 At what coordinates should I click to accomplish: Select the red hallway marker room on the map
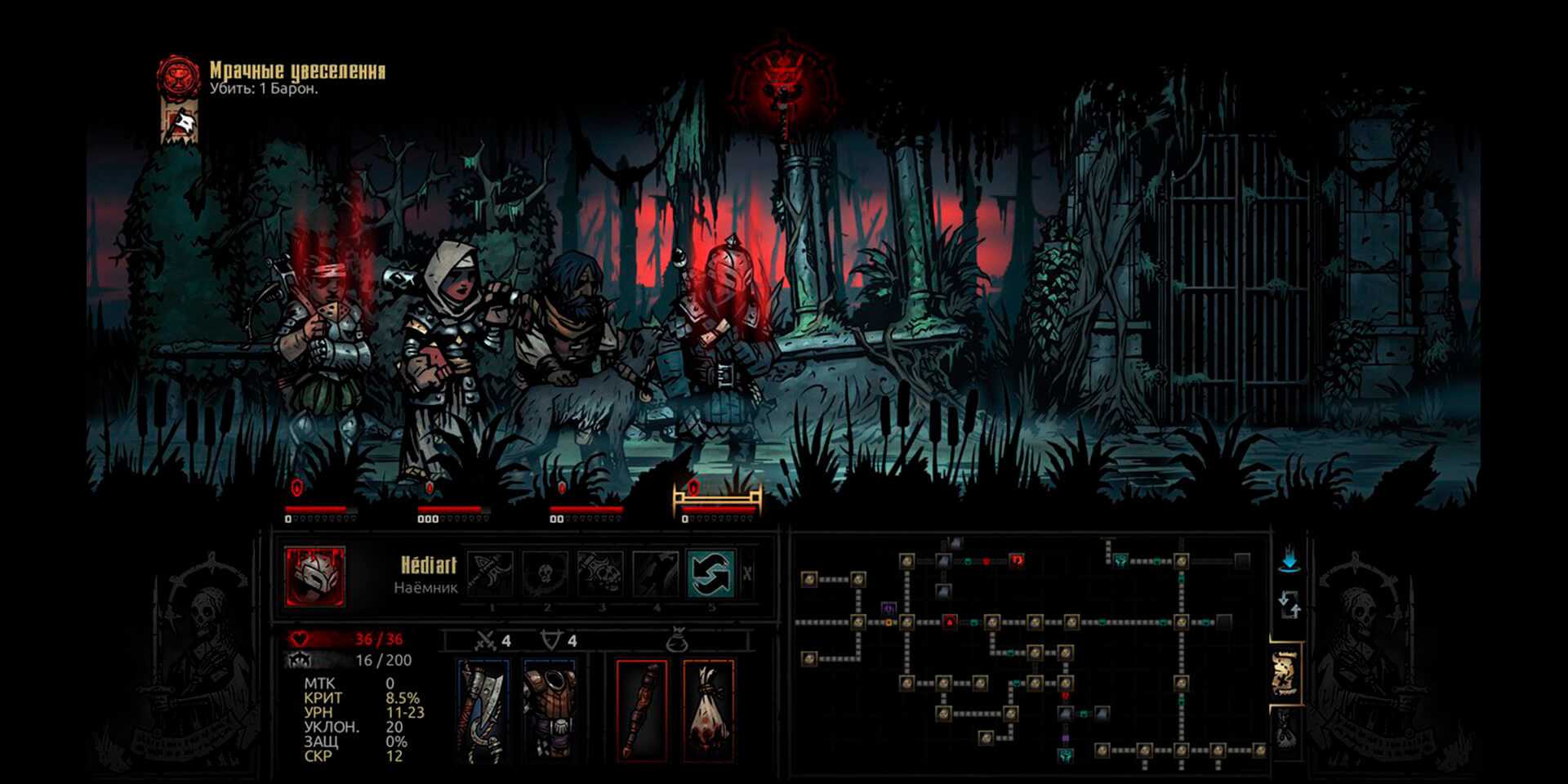[950, 622]
